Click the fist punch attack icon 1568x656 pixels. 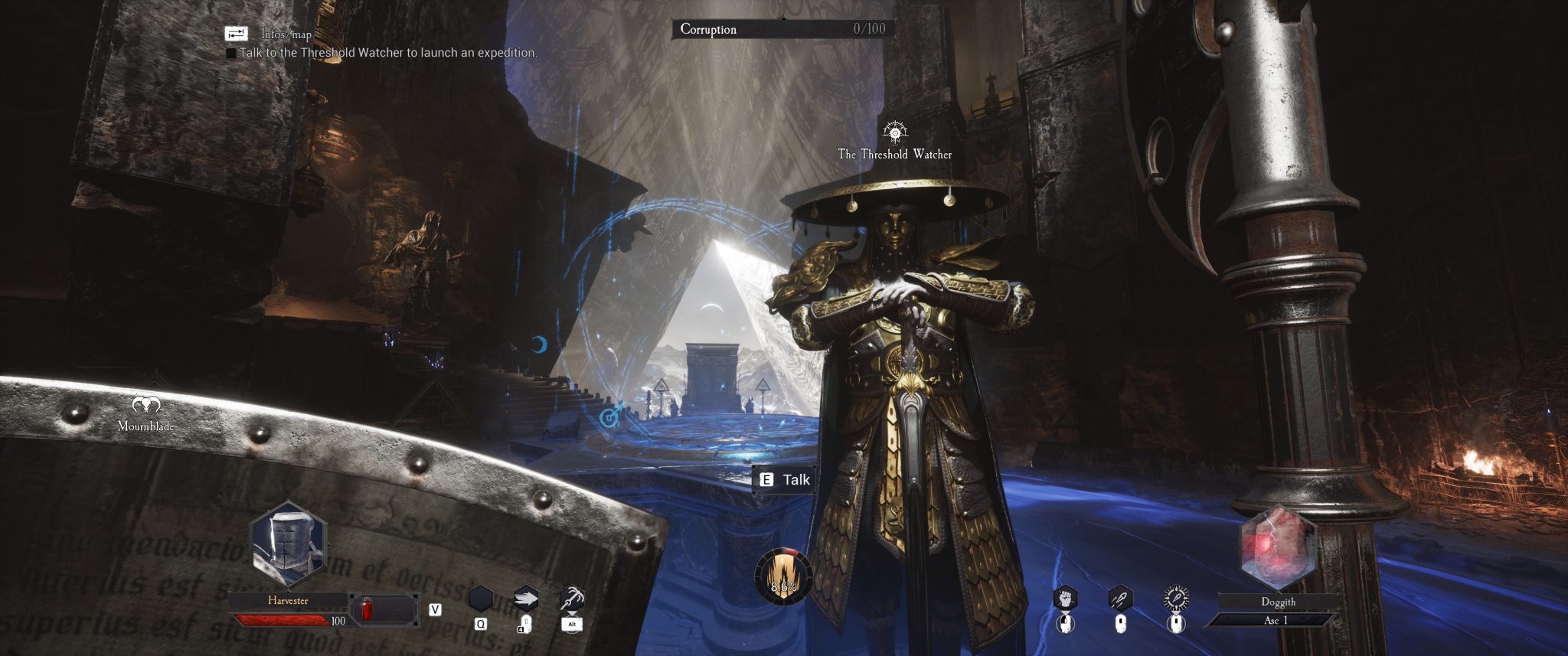point(1065,598)
